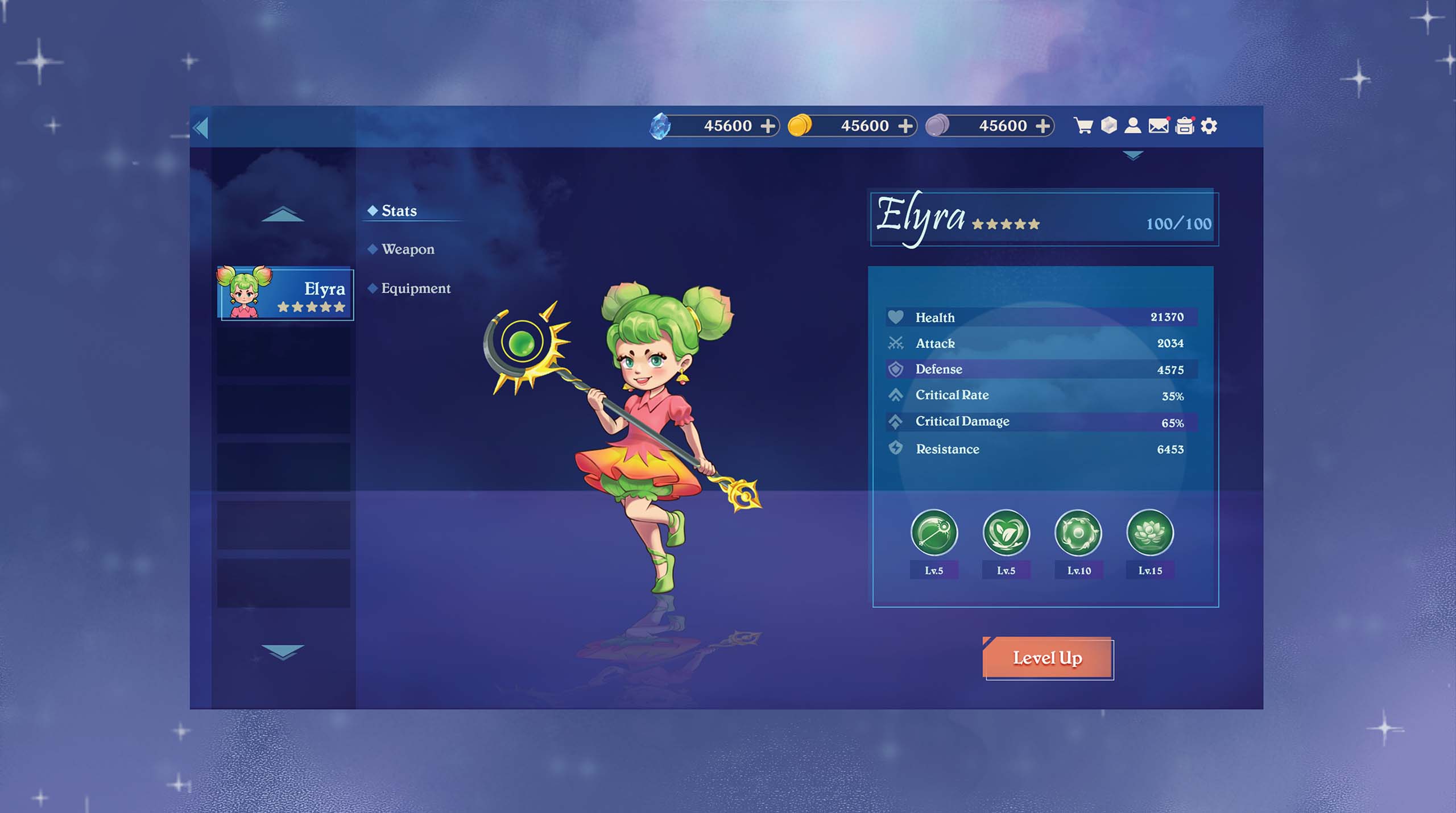Show the Equipment tab
Screen dimensions: 1456x813
pyautogui.click(x=415, y=288)
